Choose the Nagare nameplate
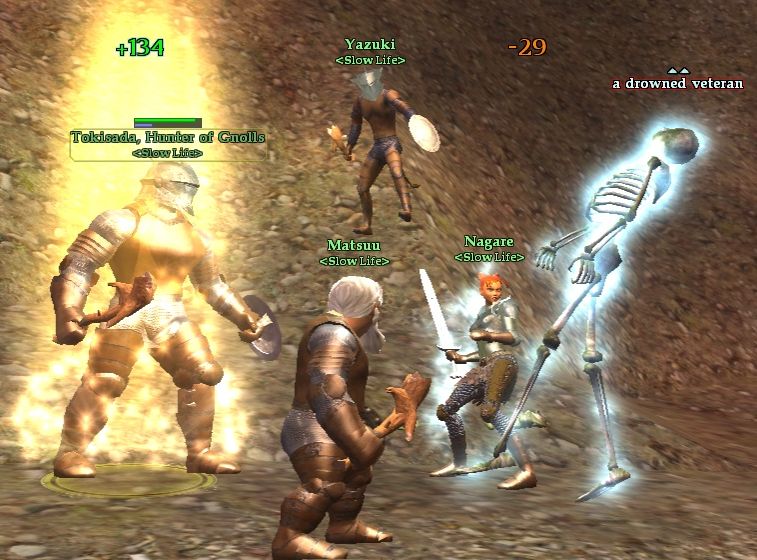The image size is (757, 560). coord(489,242)
